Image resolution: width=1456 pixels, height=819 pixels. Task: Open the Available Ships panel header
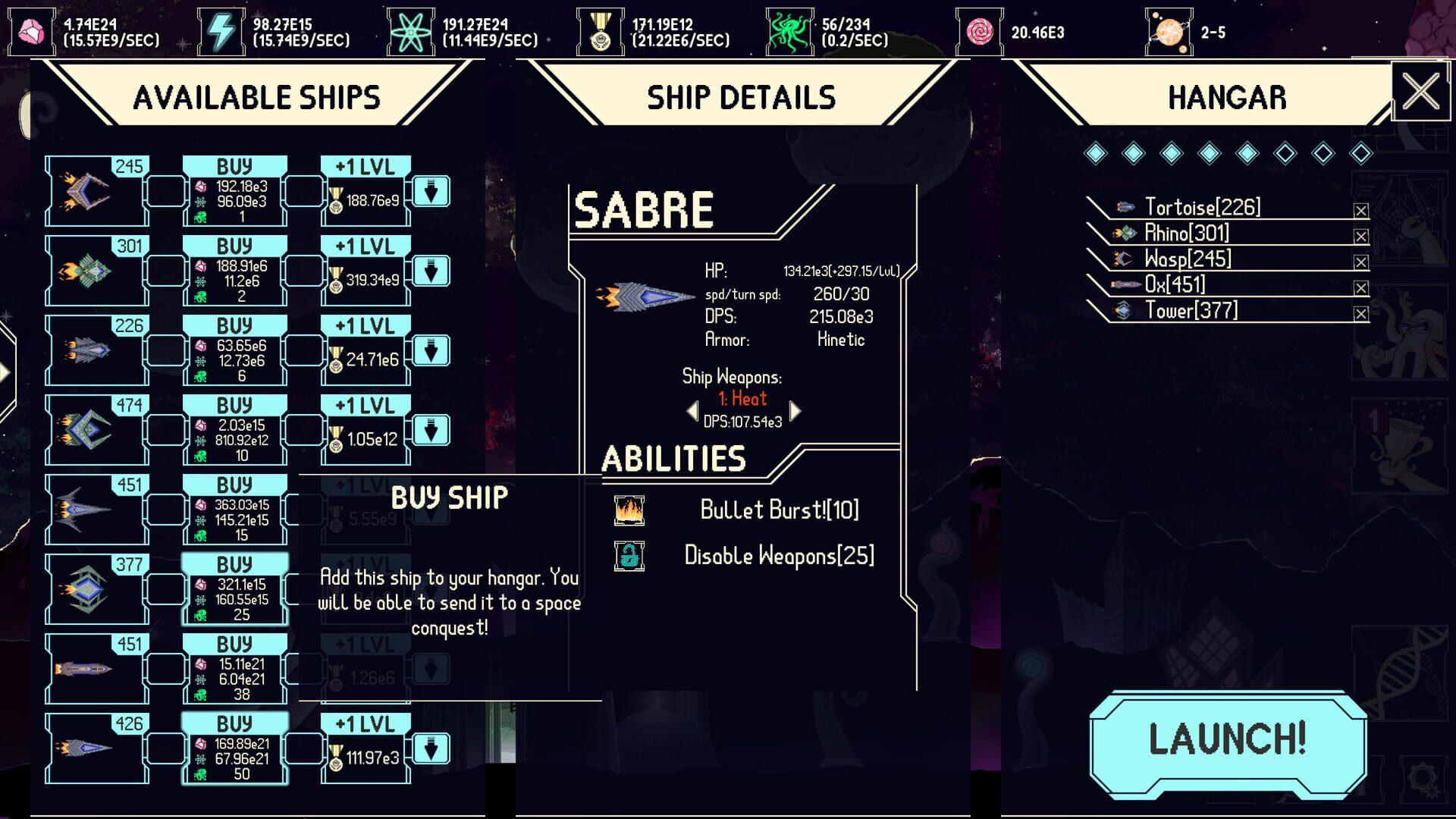[x=258, y=97]
